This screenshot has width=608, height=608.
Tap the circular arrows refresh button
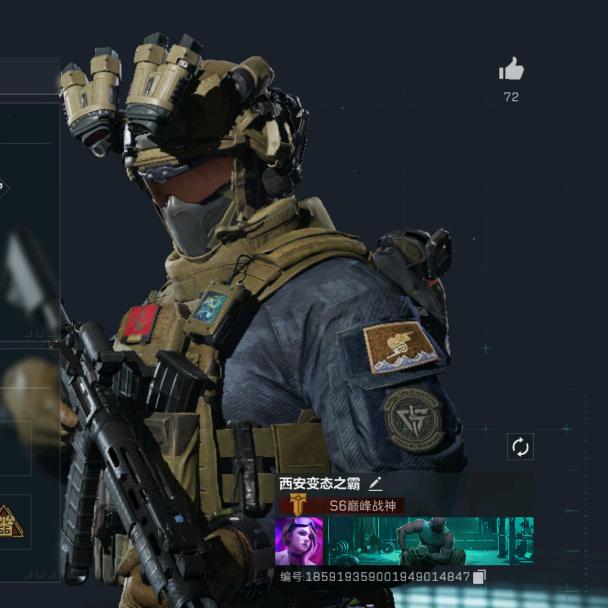click(520, 447)
